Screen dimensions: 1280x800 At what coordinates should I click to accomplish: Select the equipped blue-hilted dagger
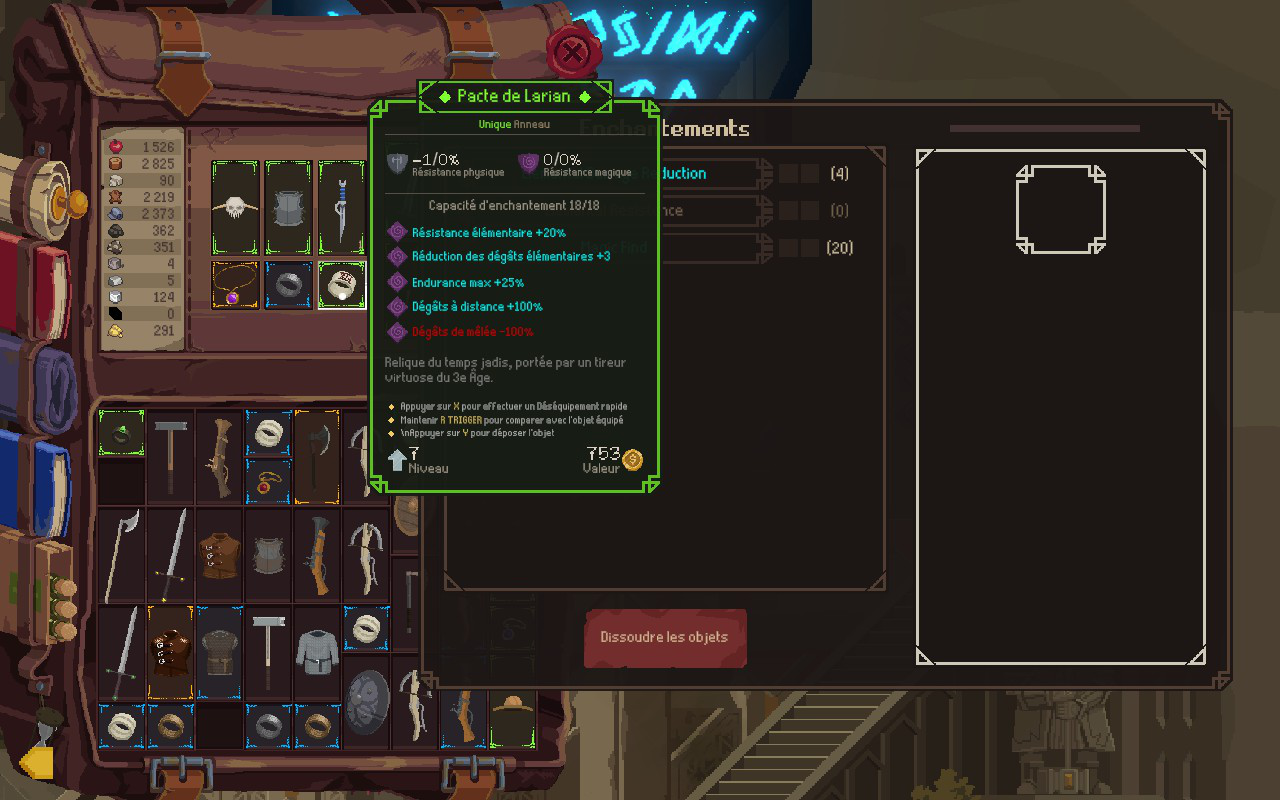(342, 208)
